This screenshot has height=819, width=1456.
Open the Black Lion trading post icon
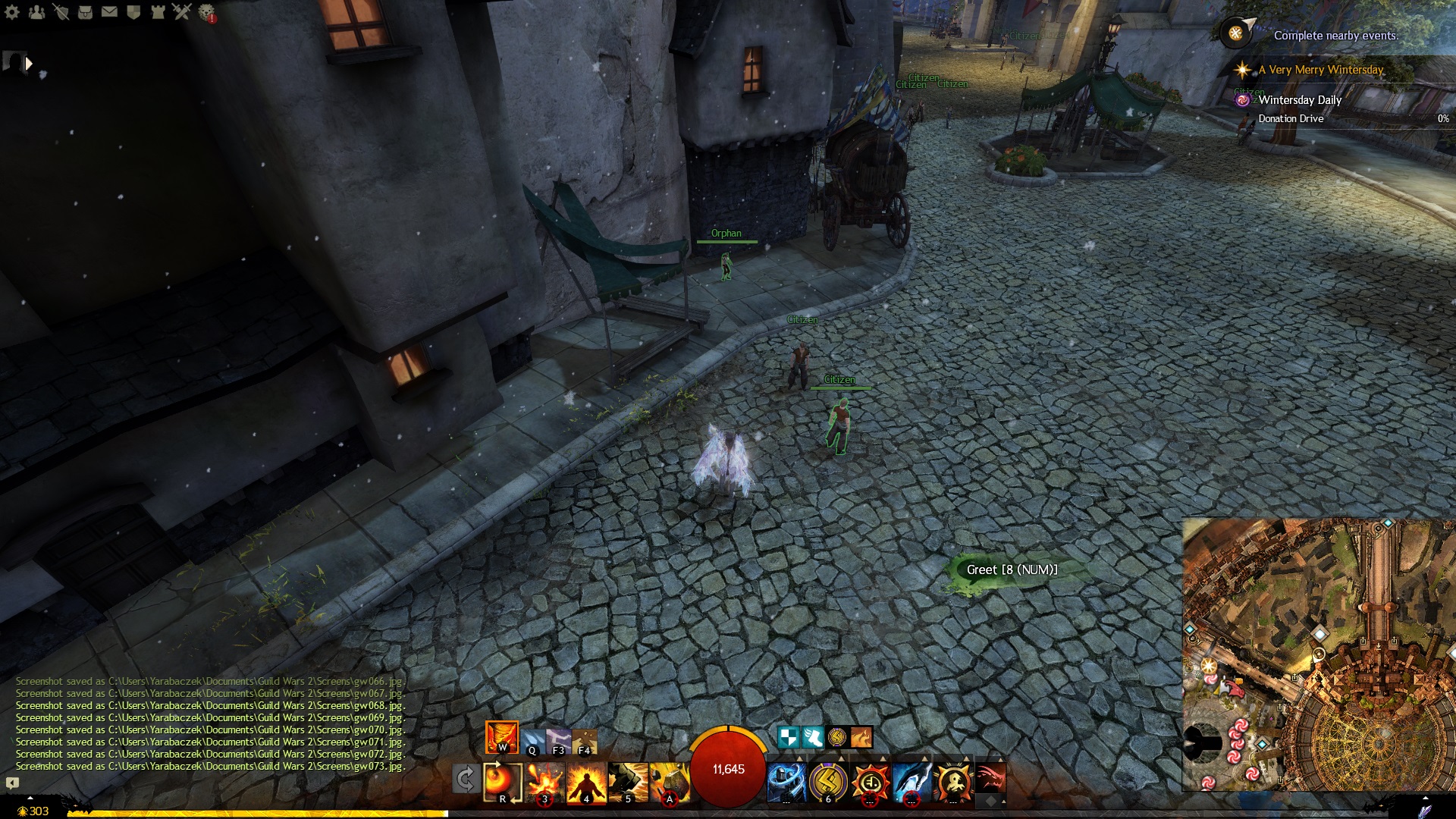click(206, 12)
